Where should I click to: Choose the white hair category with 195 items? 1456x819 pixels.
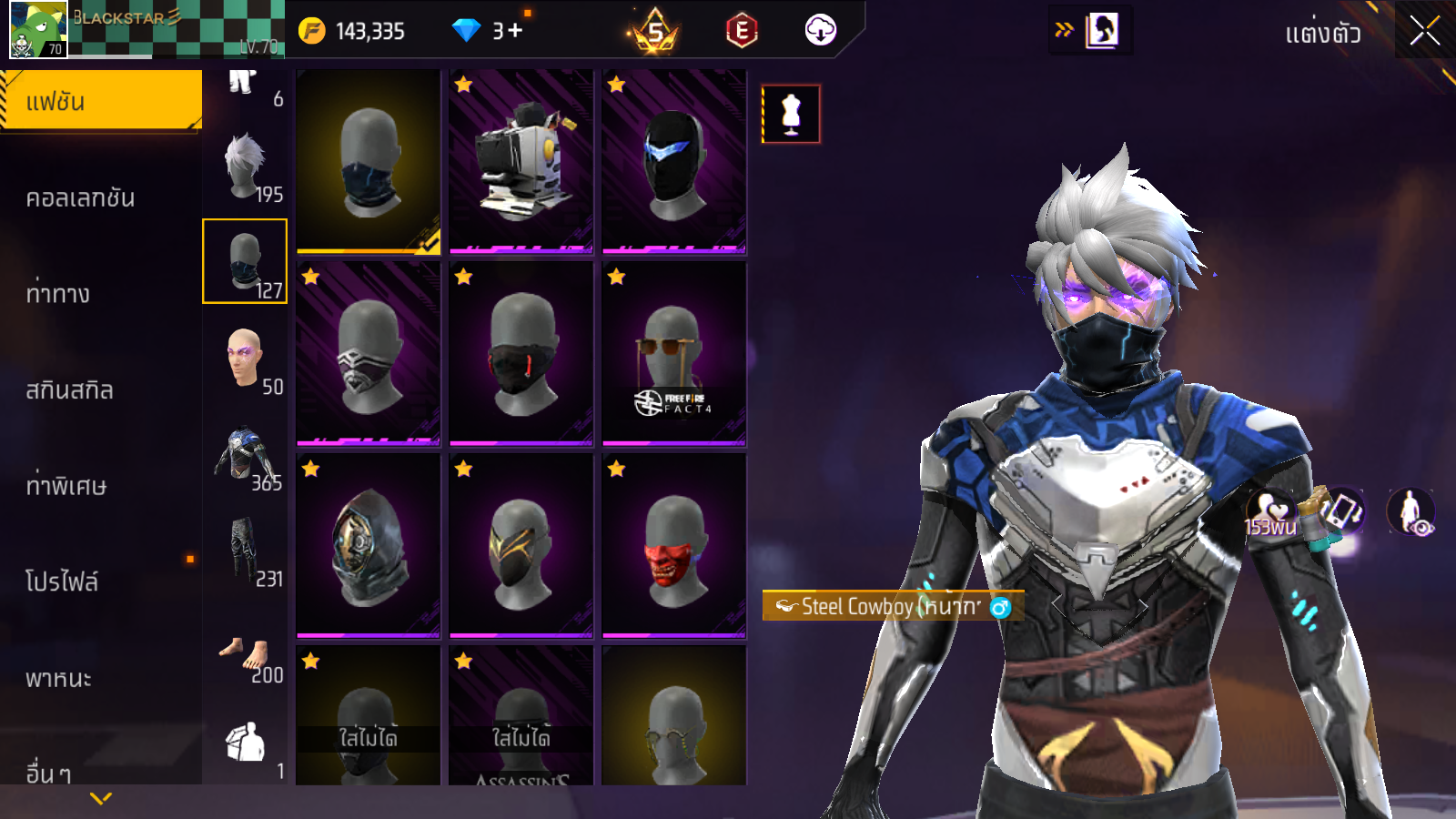tap(246, 168)
